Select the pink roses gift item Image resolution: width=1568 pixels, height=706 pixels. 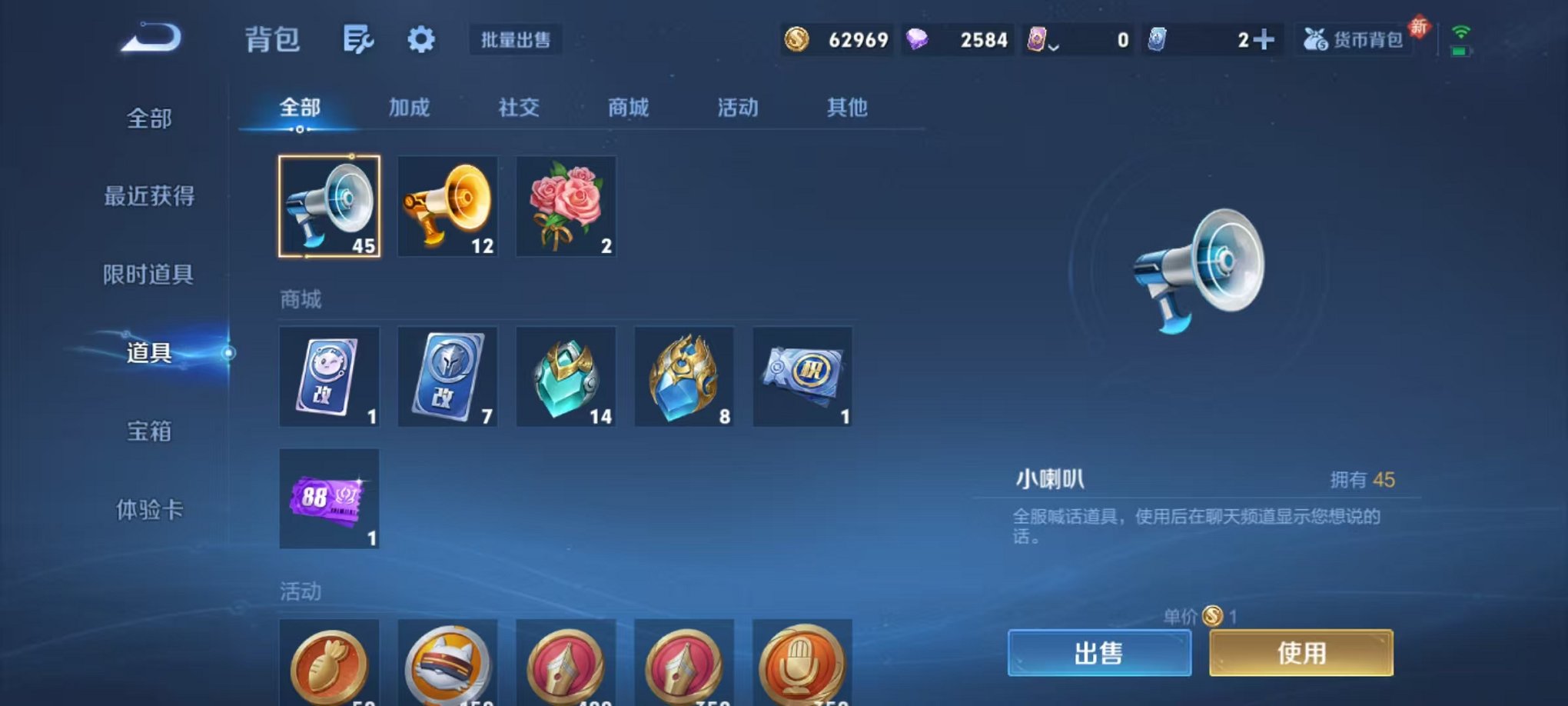coord(566,208)
